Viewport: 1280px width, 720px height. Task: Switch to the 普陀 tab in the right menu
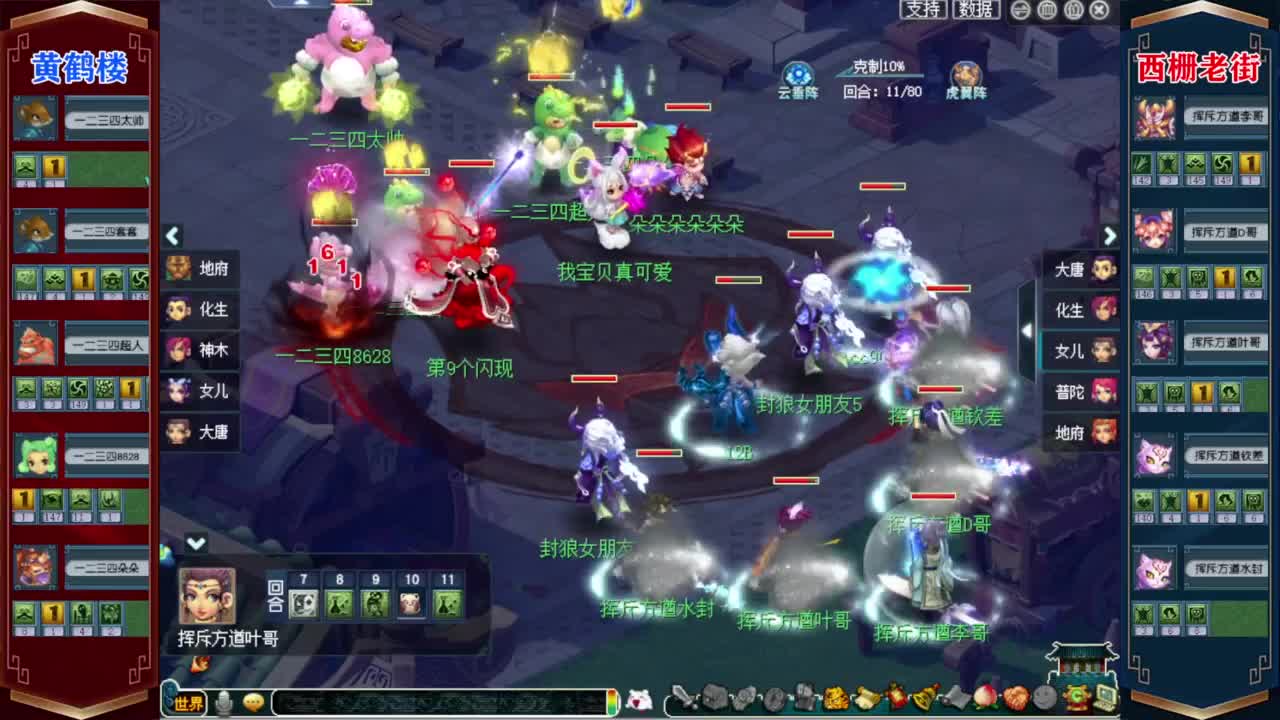pos(1078,394)
